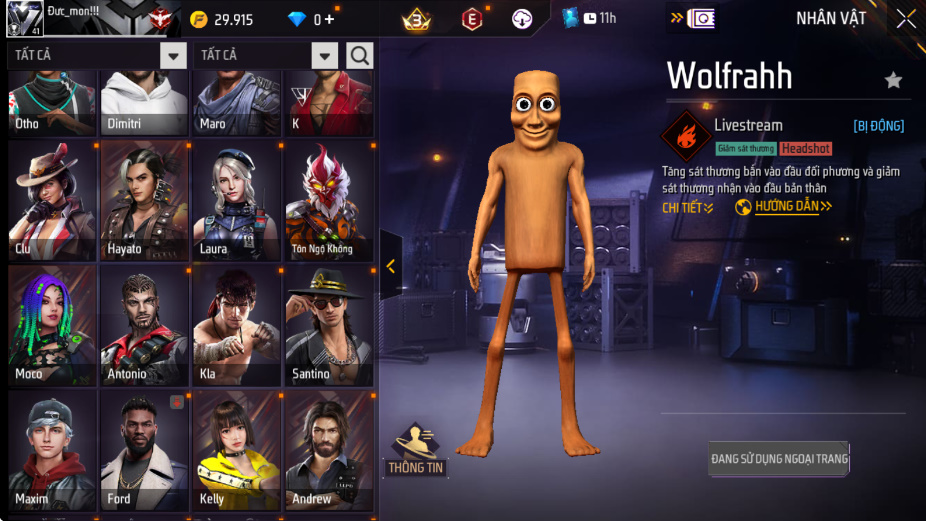
Task: Pick the Andrew character tile
Action: coord(328,450)
